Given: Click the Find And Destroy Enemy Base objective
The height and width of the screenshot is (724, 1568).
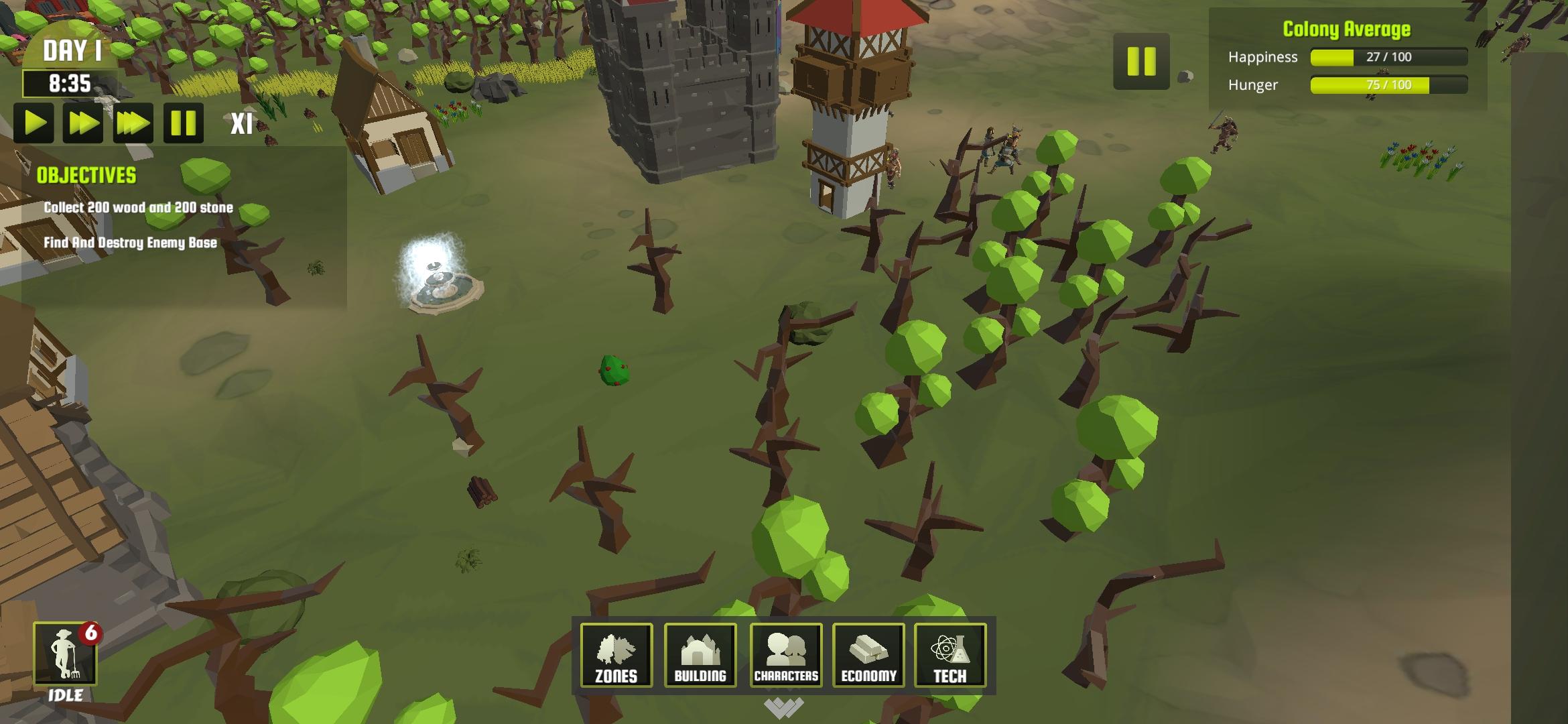Looking at the screenshot, I should tap(129, 244).
